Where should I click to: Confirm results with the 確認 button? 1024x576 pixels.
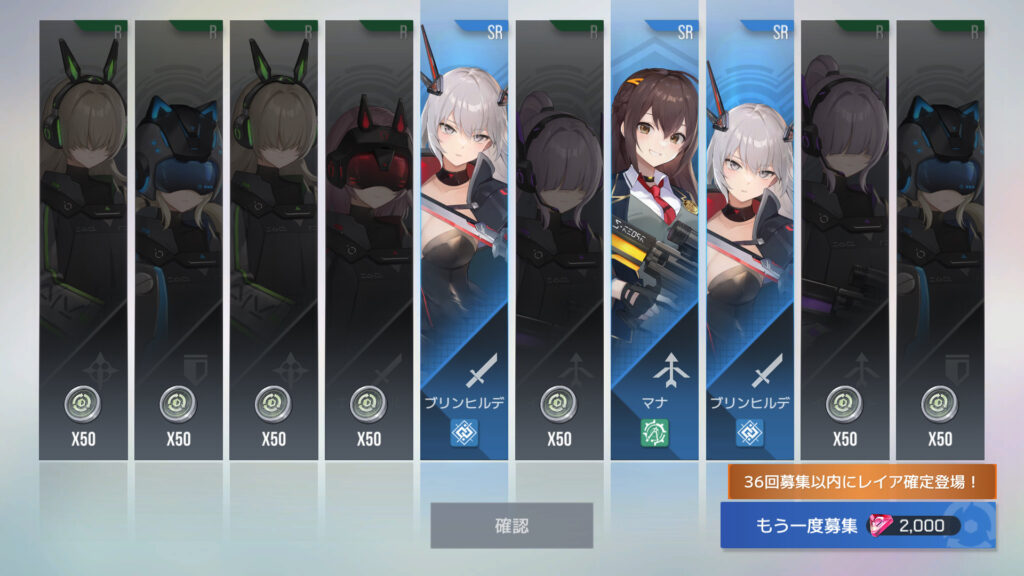click(511, 525)
